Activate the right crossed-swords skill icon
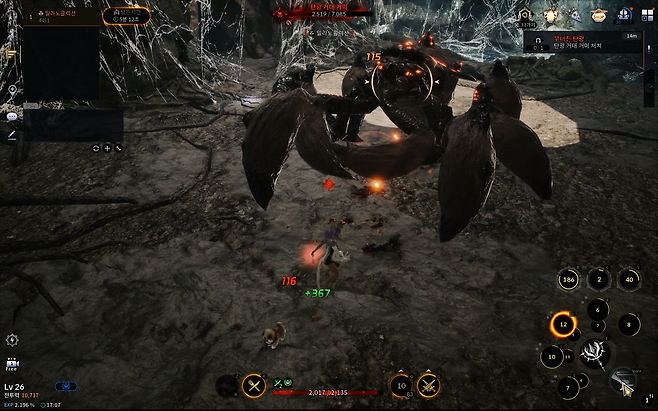 click(428, 385)
